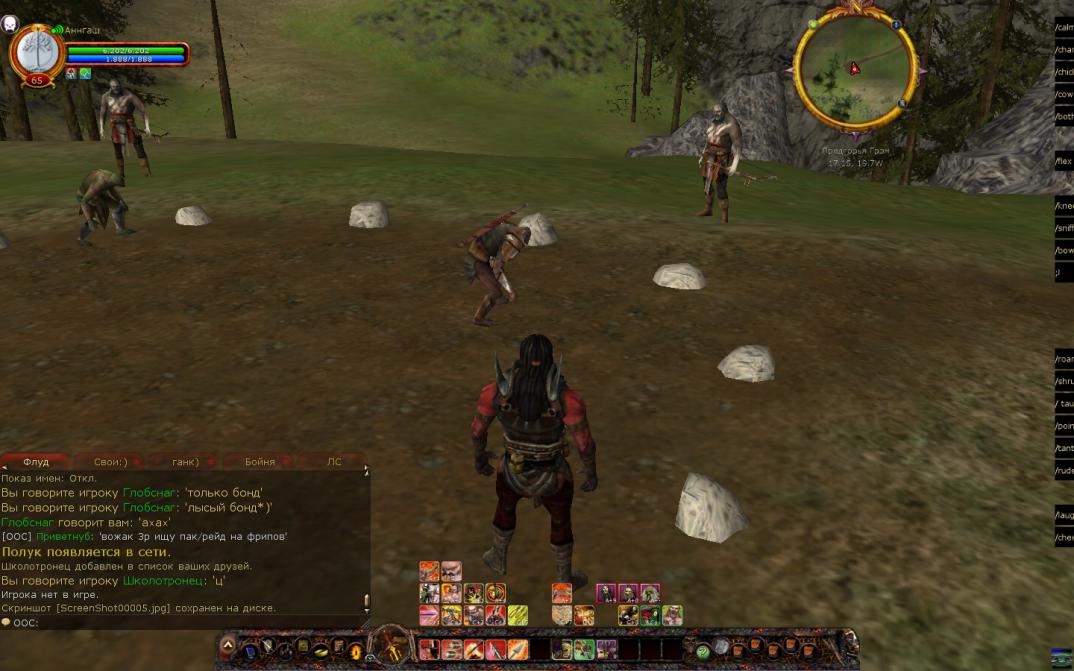The width and height of the screenshot is (1074, 671).
Task: Use the green-framed skill on the hotbar
Action: [584, 650]
